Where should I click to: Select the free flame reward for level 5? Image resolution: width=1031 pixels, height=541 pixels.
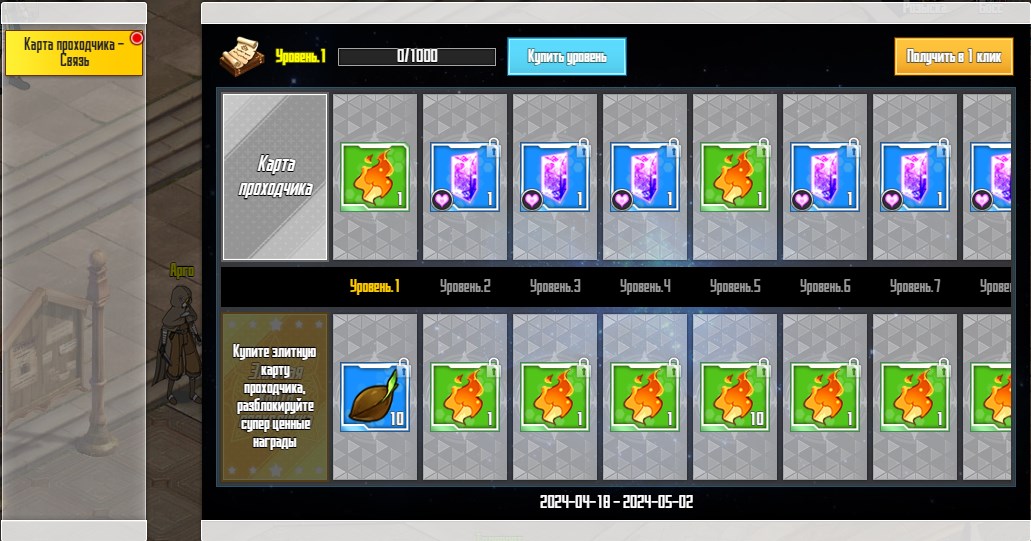click(735, 177)
